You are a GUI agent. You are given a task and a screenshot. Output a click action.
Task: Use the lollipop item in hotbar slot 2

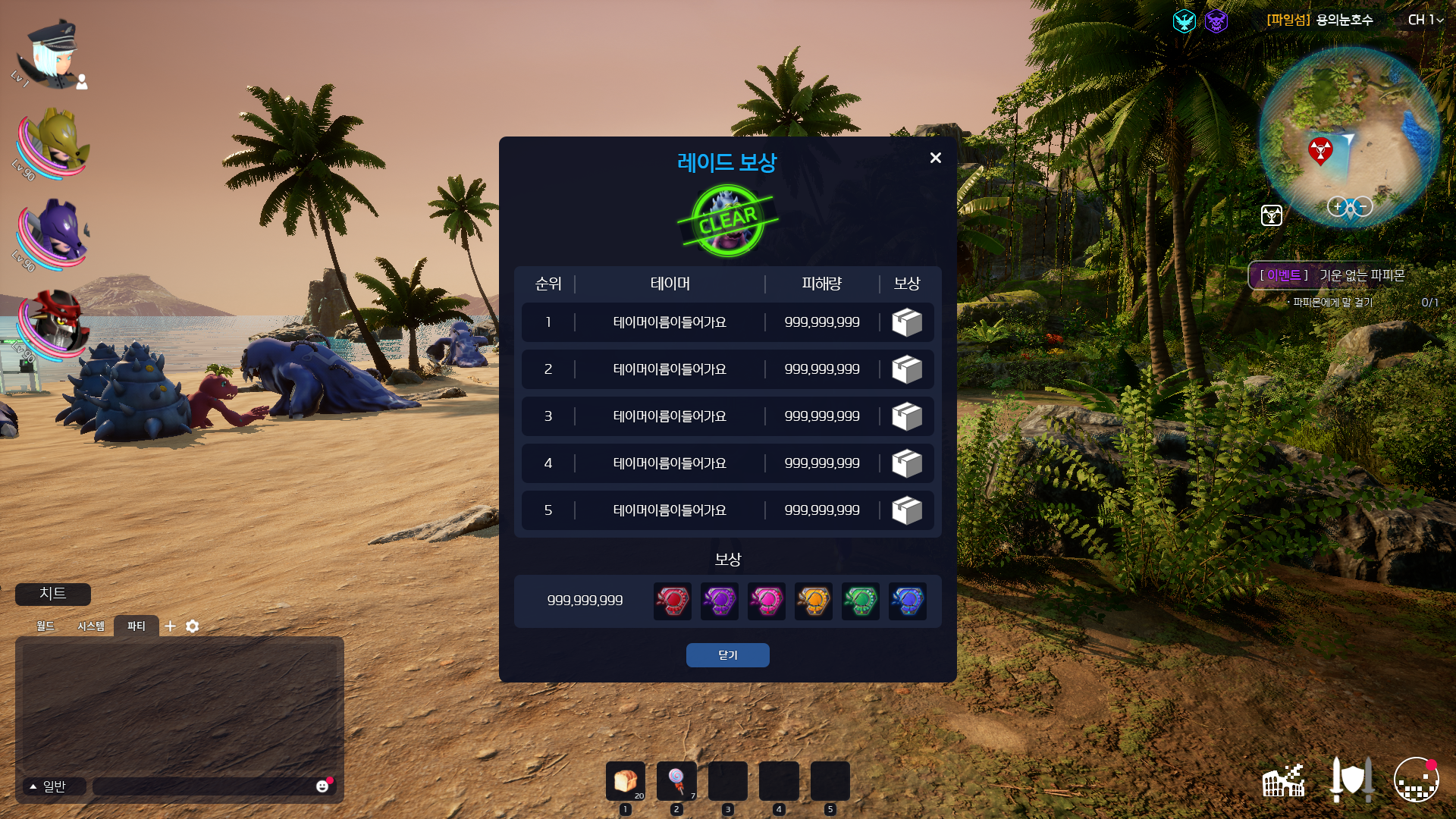click(x=676, y=780)
